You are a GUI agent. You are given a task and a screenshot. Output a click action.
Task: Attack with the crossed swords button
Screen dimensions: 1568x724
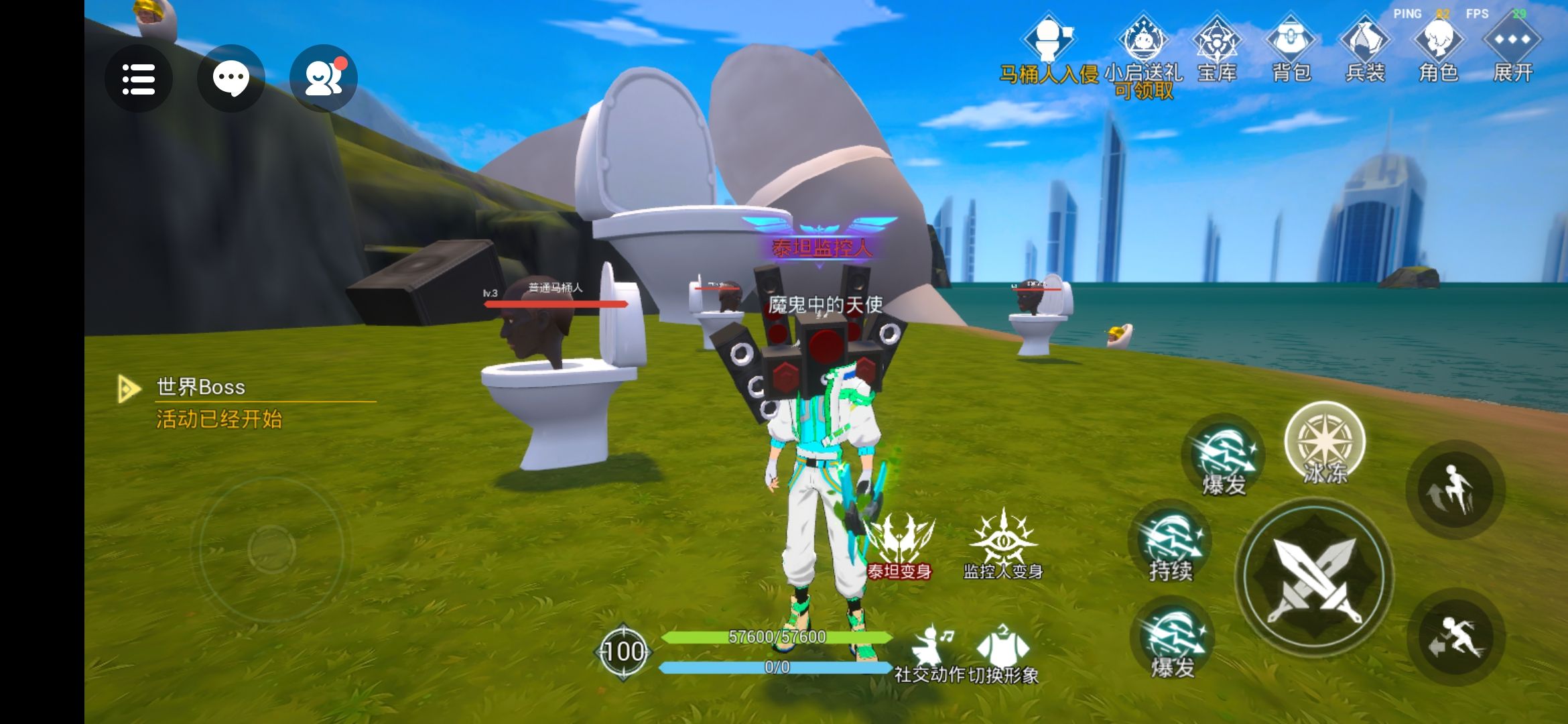(1315, 577)
